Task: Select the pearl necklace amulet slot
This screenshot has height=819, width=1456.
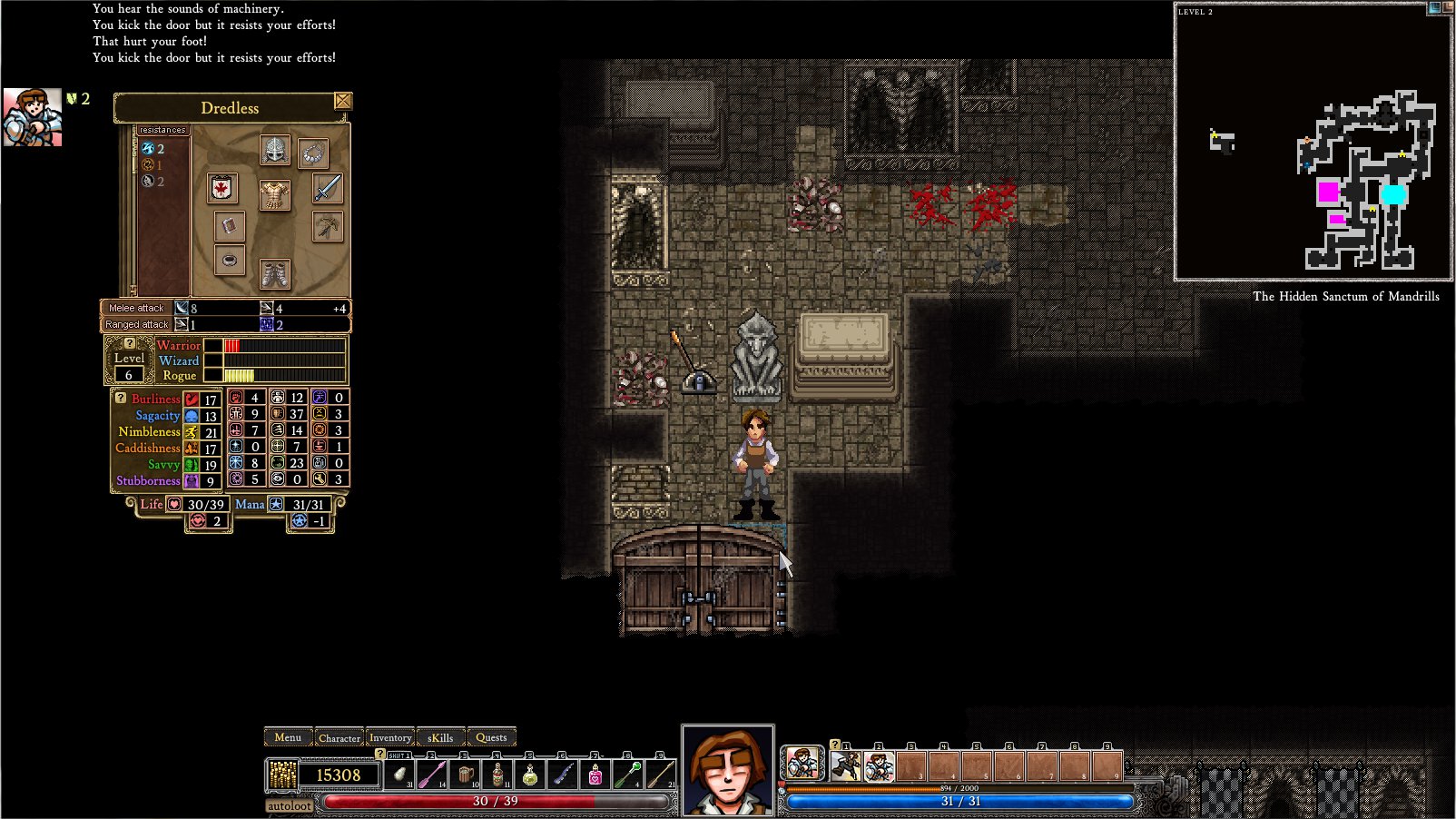Action: pos(313,153)
